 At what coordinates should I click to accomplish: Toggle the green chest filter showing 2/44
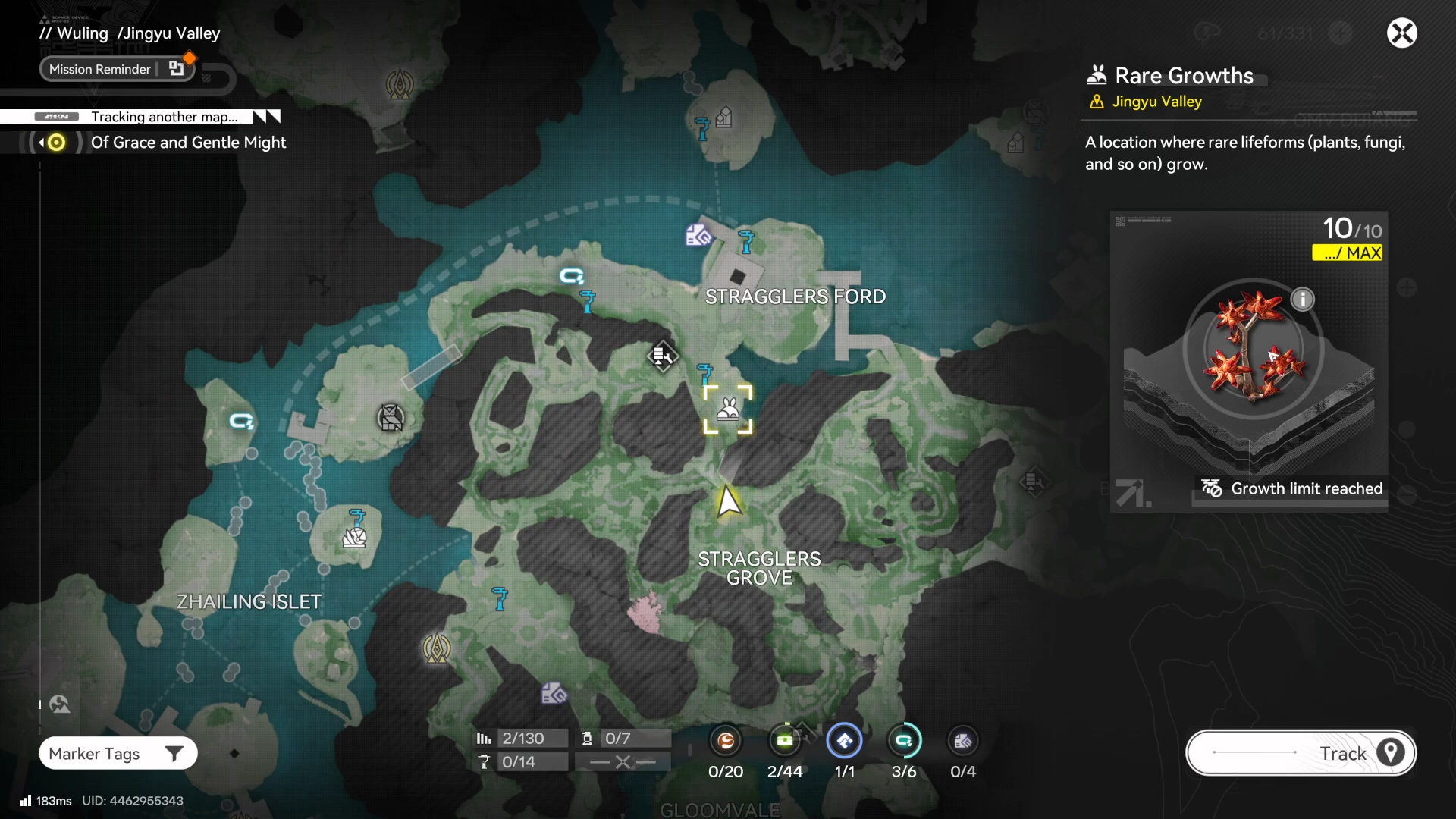(785, 741)
